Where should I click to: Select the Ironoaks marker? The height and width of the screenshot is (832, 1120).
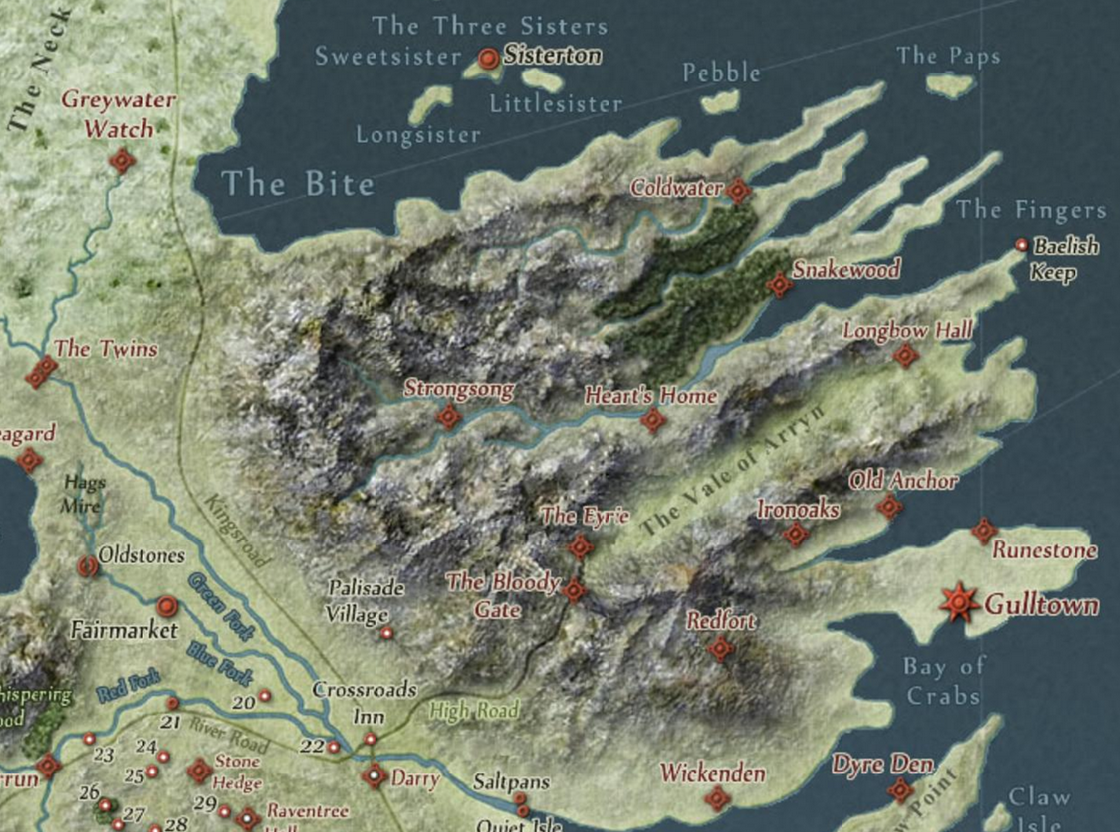coord(796,534)
